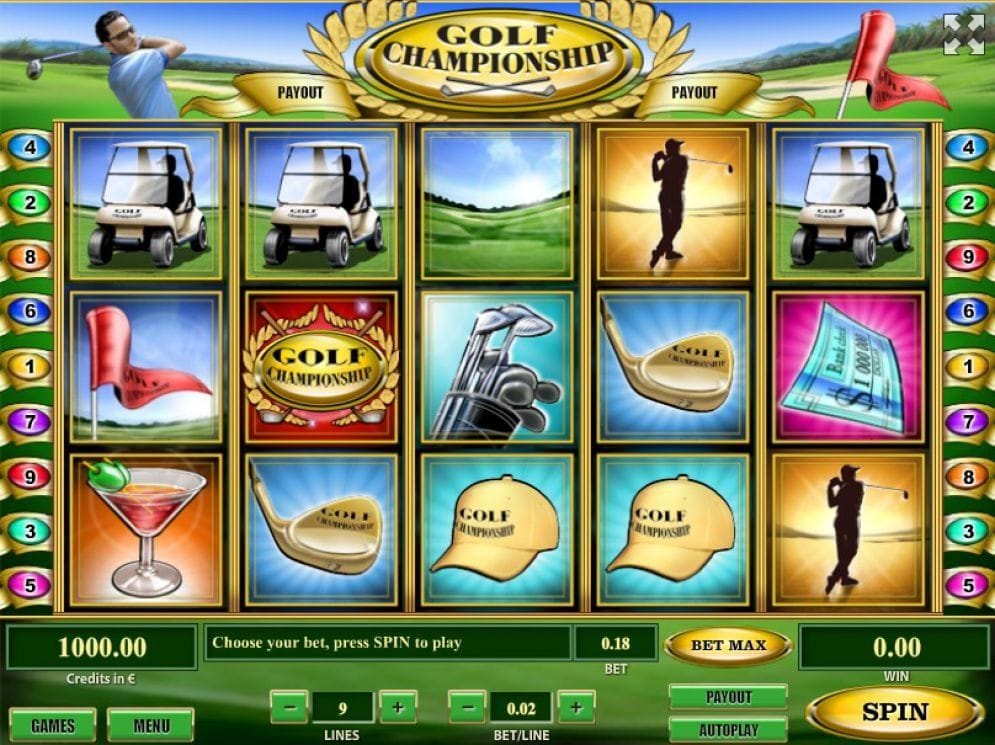Decrease the number of lines
Viewport: 995px width, 745px height.
click(x=289, y=708)
